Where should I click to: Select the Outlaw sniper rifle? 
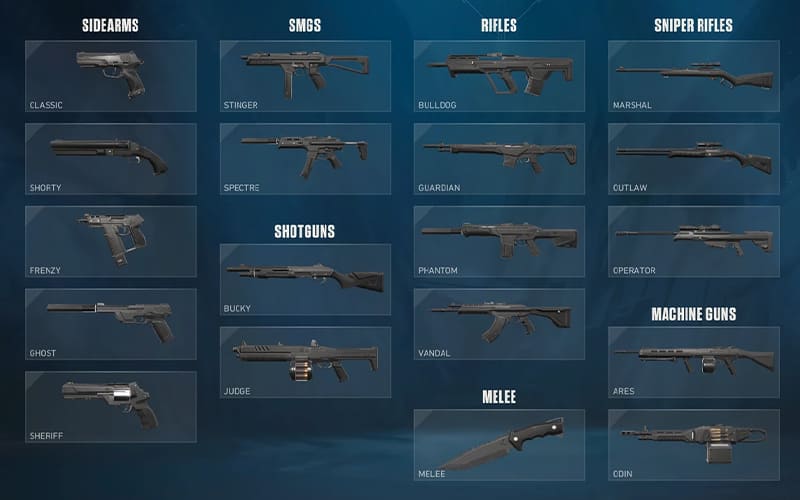pos(694,159)
